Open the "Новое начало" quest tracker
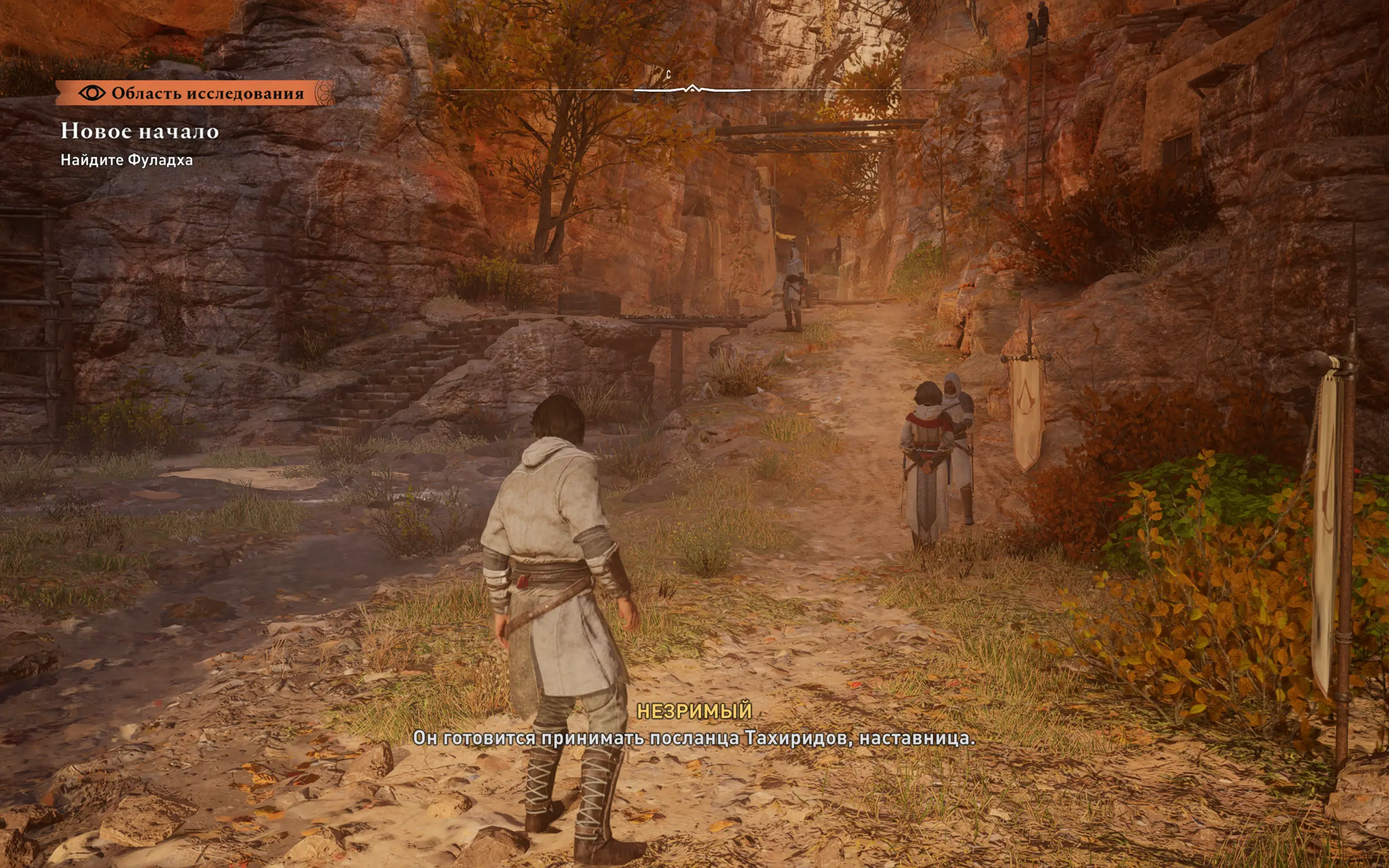 click(140, 131)
